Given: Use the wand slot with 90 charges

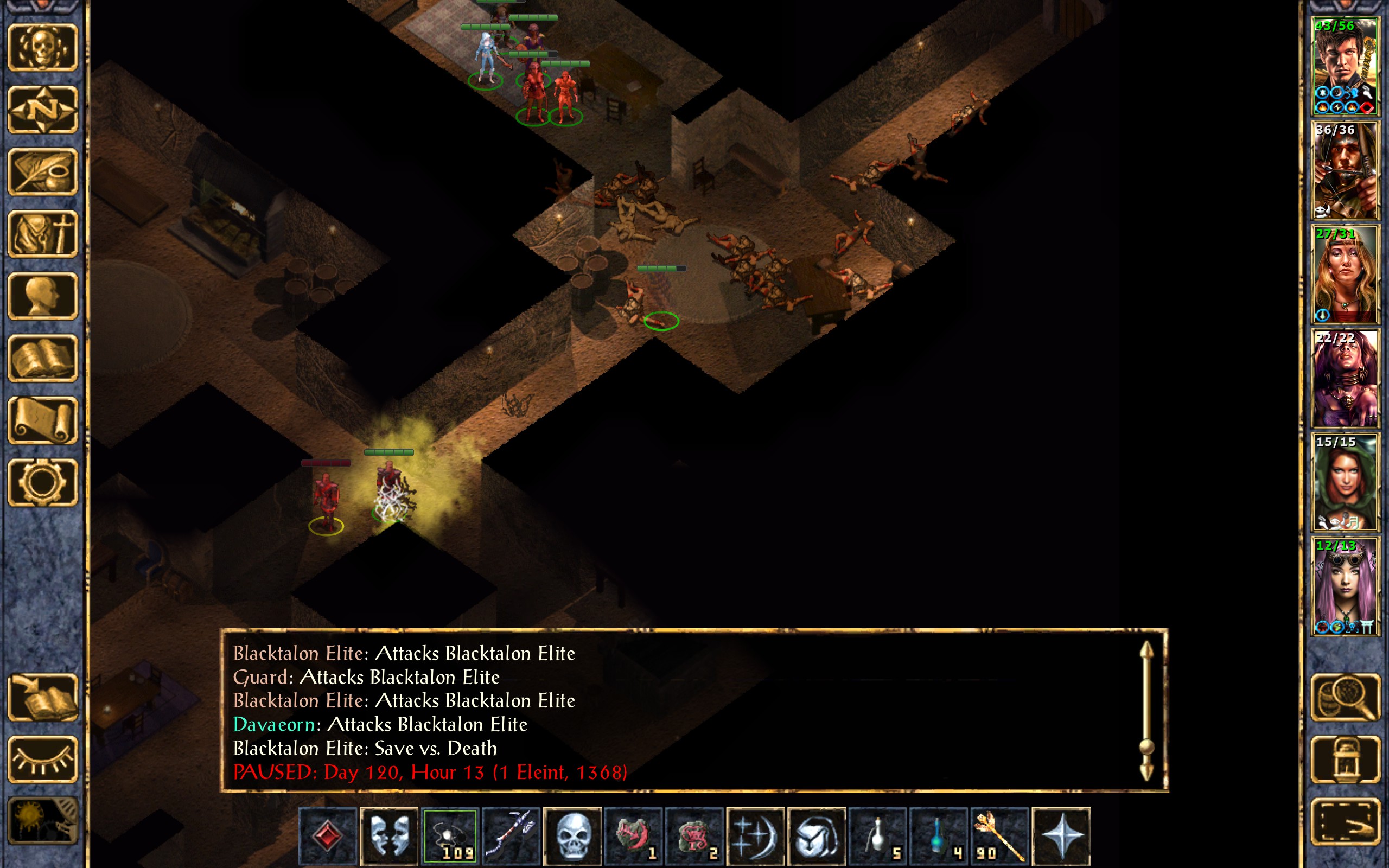Looking at the screenshot, I should (x=999, y=836).
